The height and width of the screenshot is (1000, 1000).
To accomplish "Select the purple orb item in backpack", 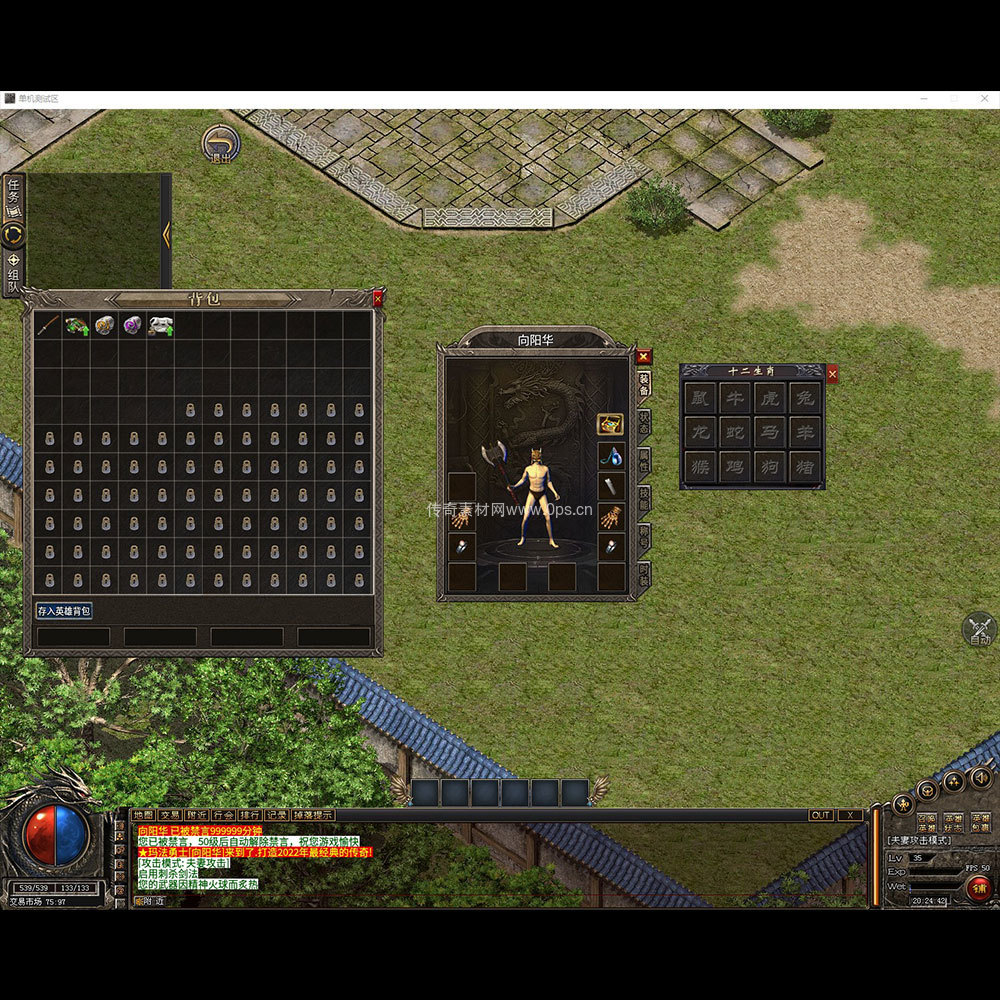I will tap(132, 325).
